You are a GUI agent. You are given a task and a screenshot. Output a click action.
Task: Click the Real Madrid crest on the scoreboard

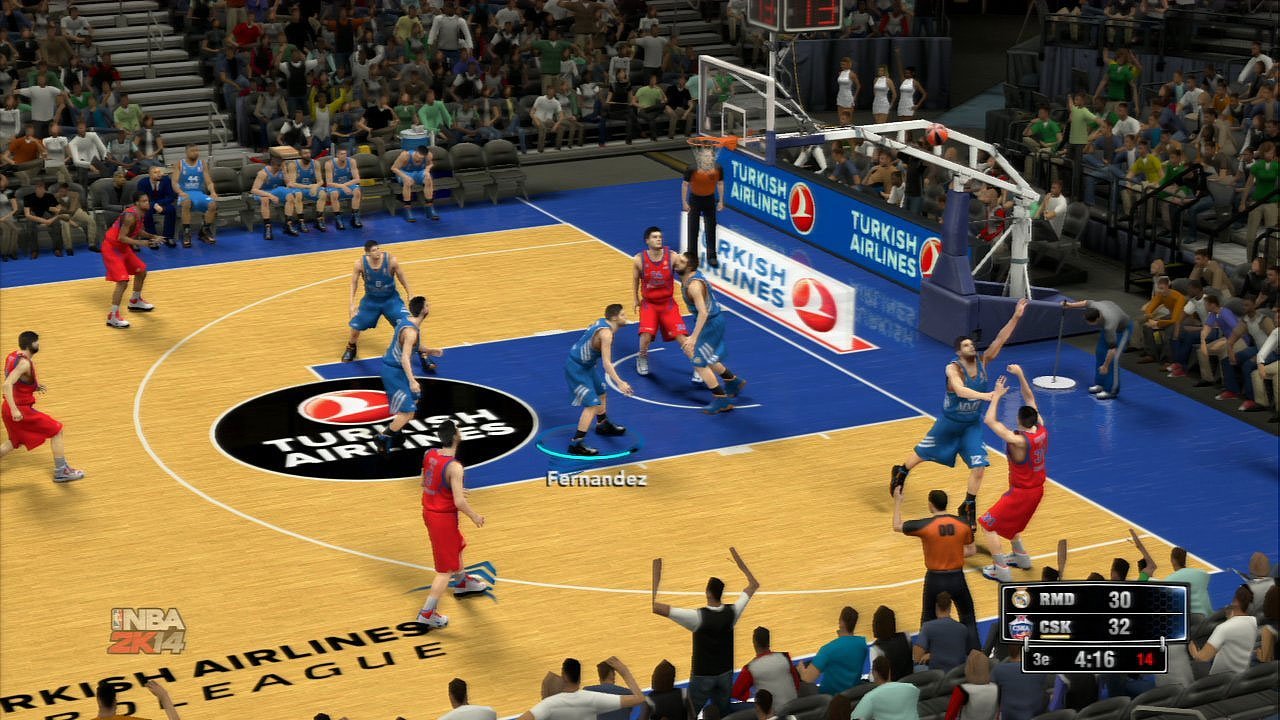point(1020,600)
